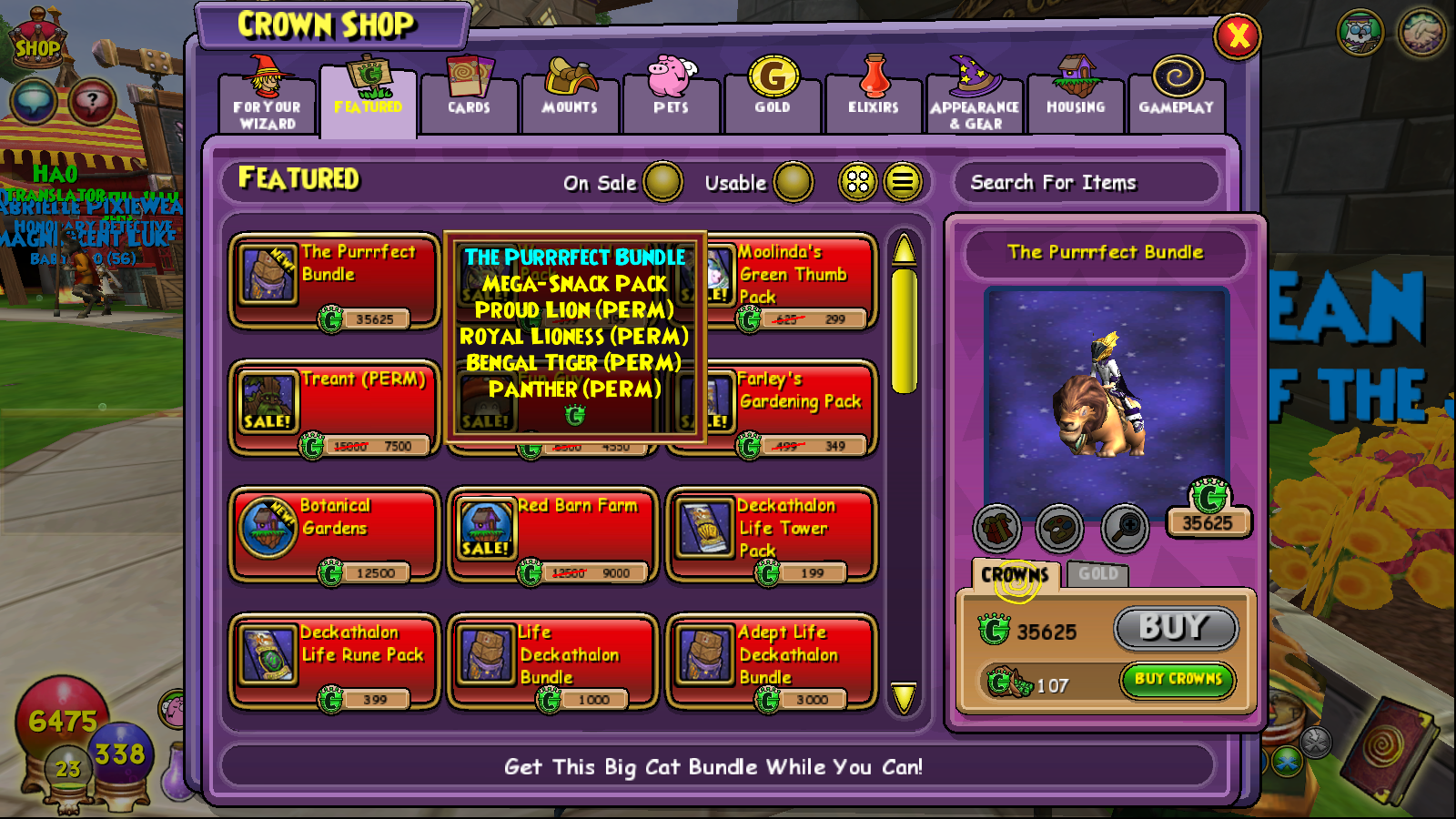Image resolution: width=1456 pixels, height=819 pixels.
Task: Switch payment to the Gold tab
Action: (1099, 574)
